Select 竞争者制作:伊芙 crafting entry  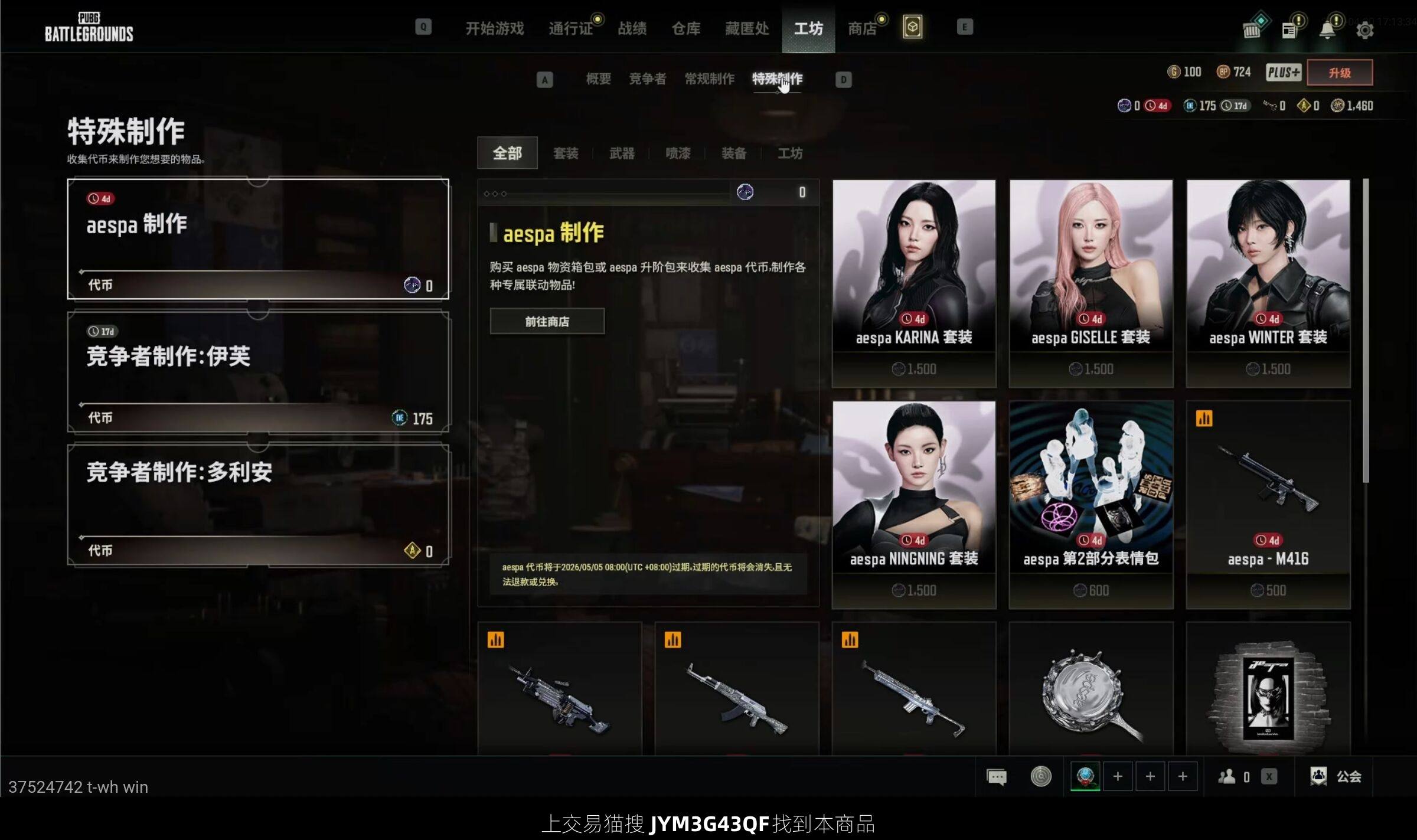pyautogui.click(x=258, y=372)
